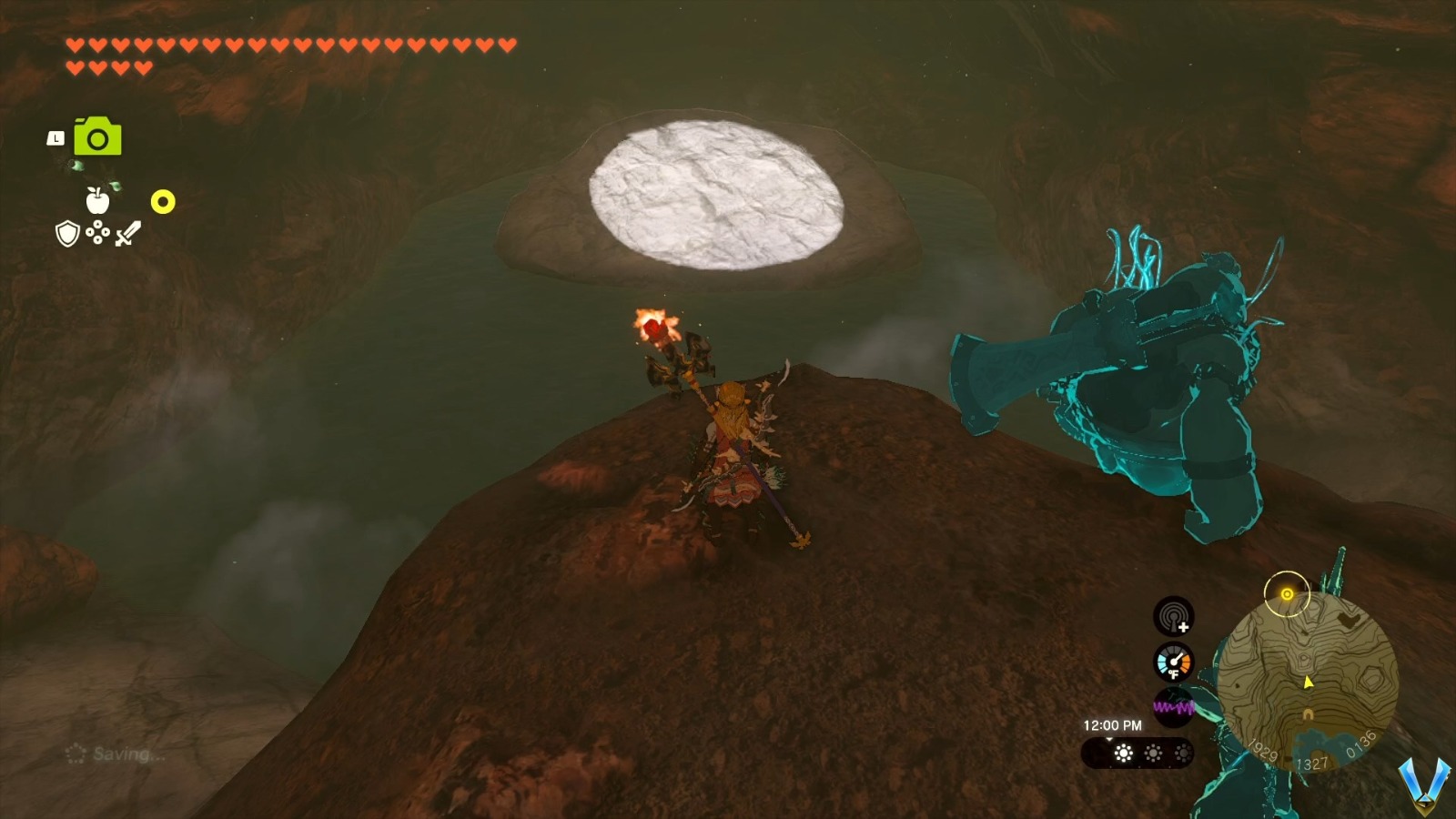Toggle the middle dimmed sun forecast icon
Screen dimensions: 1456x819
coord(1153,753)
